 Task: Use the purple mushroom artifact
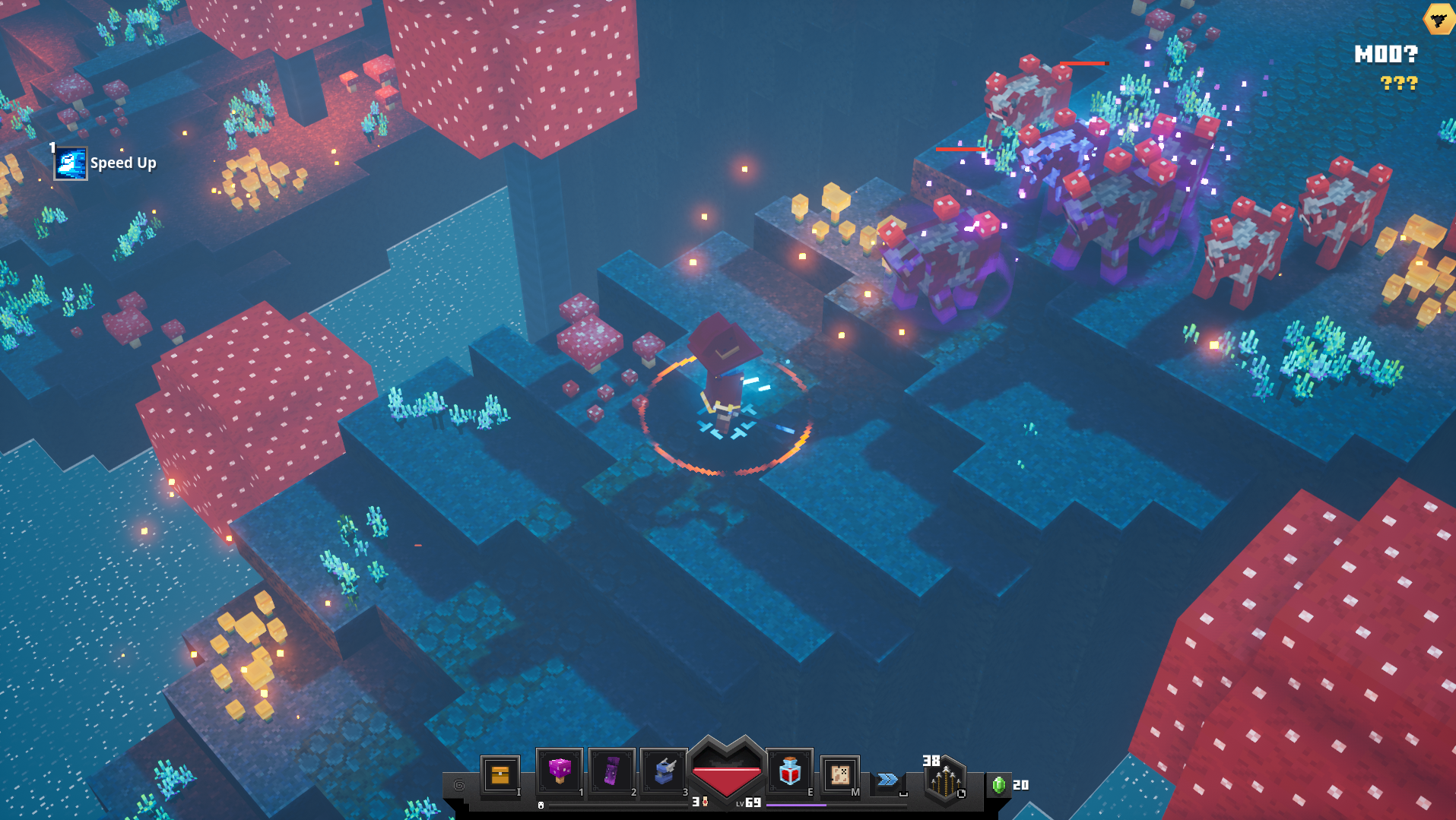[560, 771]
